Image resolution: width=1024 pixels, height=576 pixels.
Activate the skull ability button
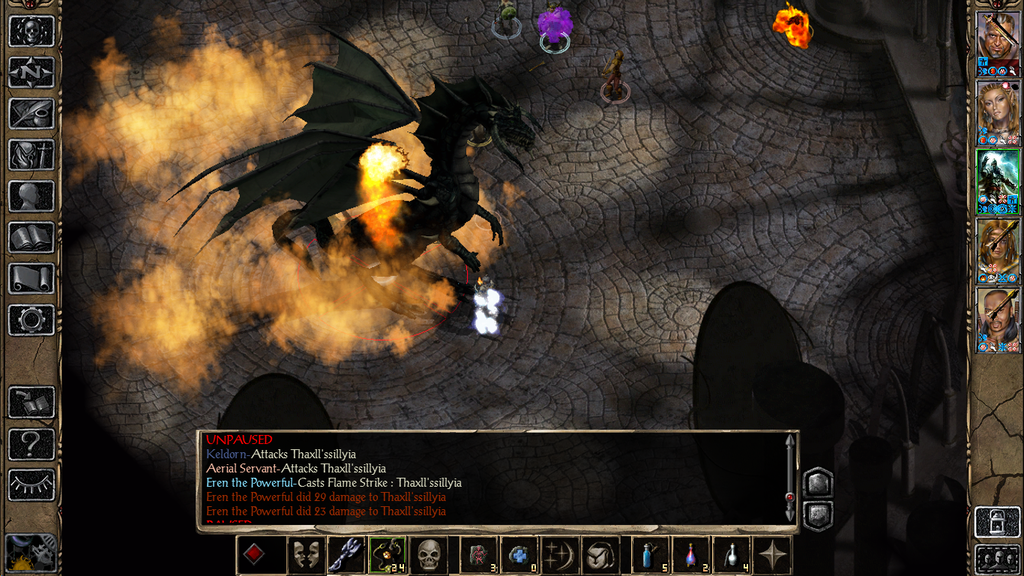point(429,554)
